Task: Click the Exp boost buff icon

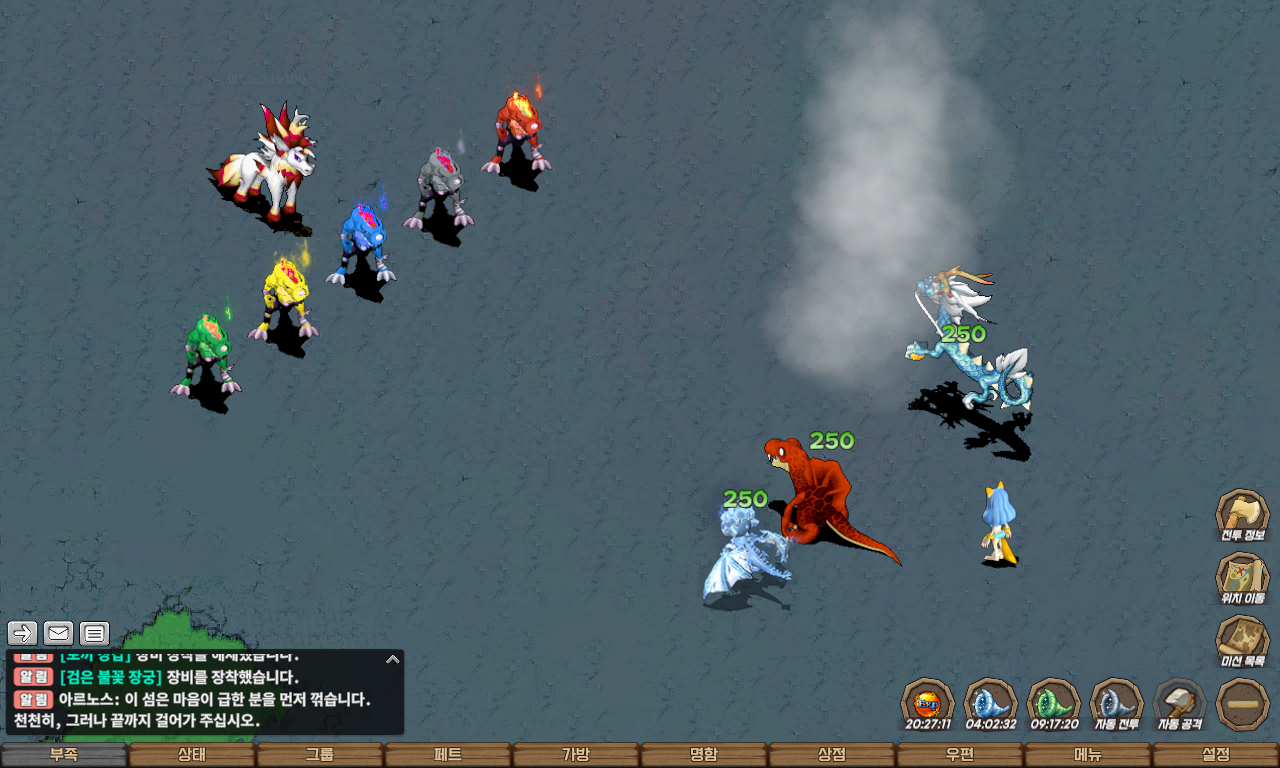Action: (927, 704)
